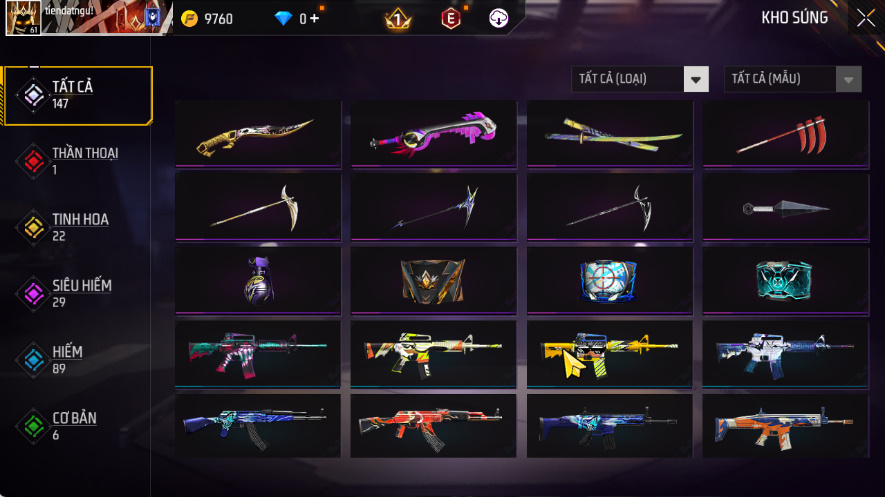This screenshot has height=497, width=885.
Task: Select the red AK rifle skin
Action: click(x=435, y=426)
